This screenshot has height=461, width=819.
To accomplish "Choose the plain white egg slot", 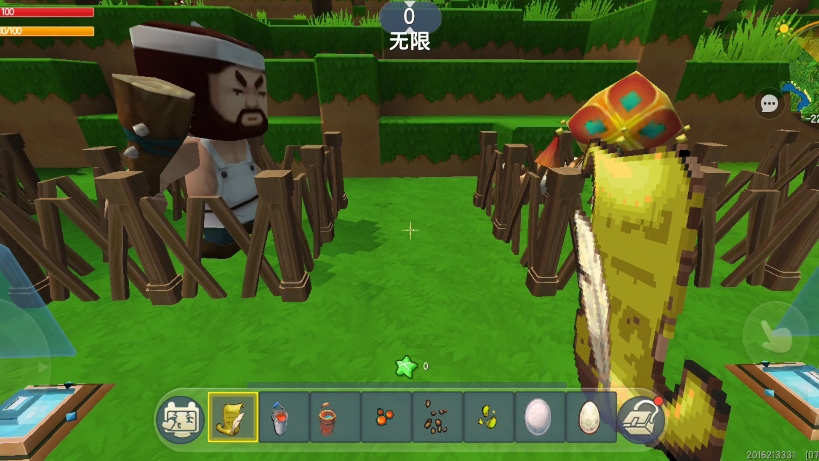I will click(x=539, y=417).
